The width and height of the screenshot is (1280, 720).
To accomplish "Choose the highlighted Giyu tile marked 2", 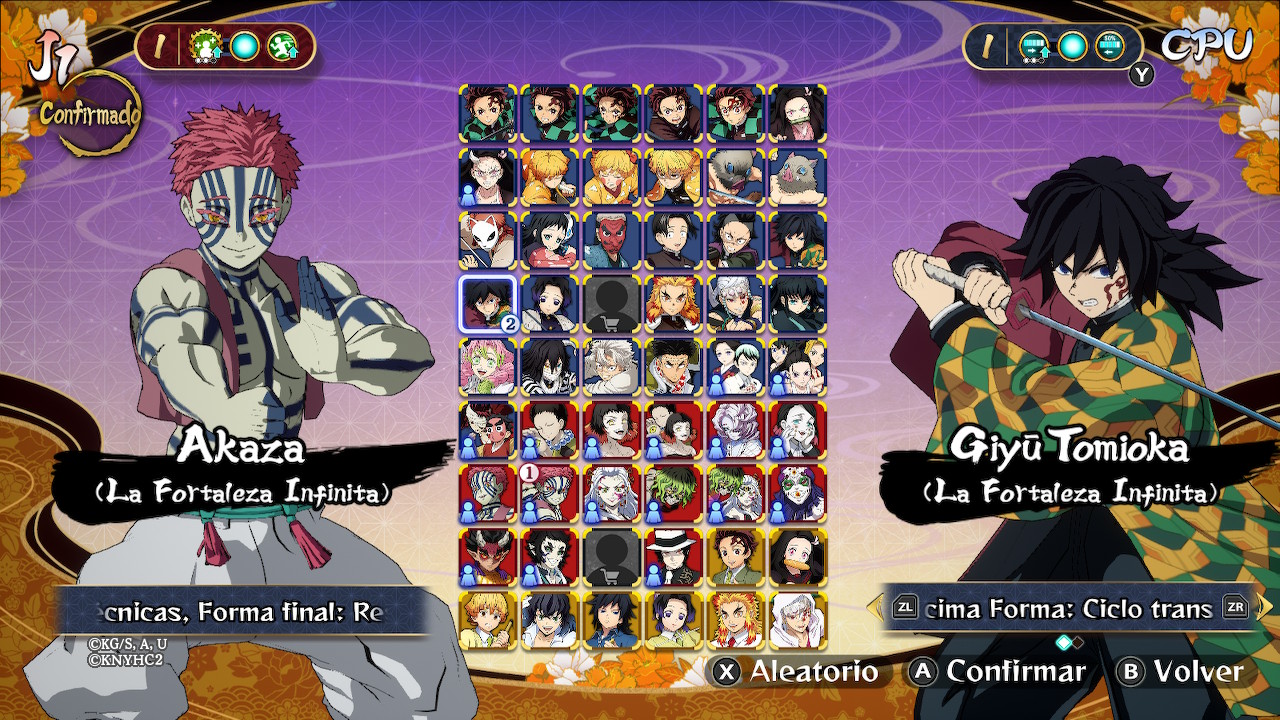I will [488, 304].
